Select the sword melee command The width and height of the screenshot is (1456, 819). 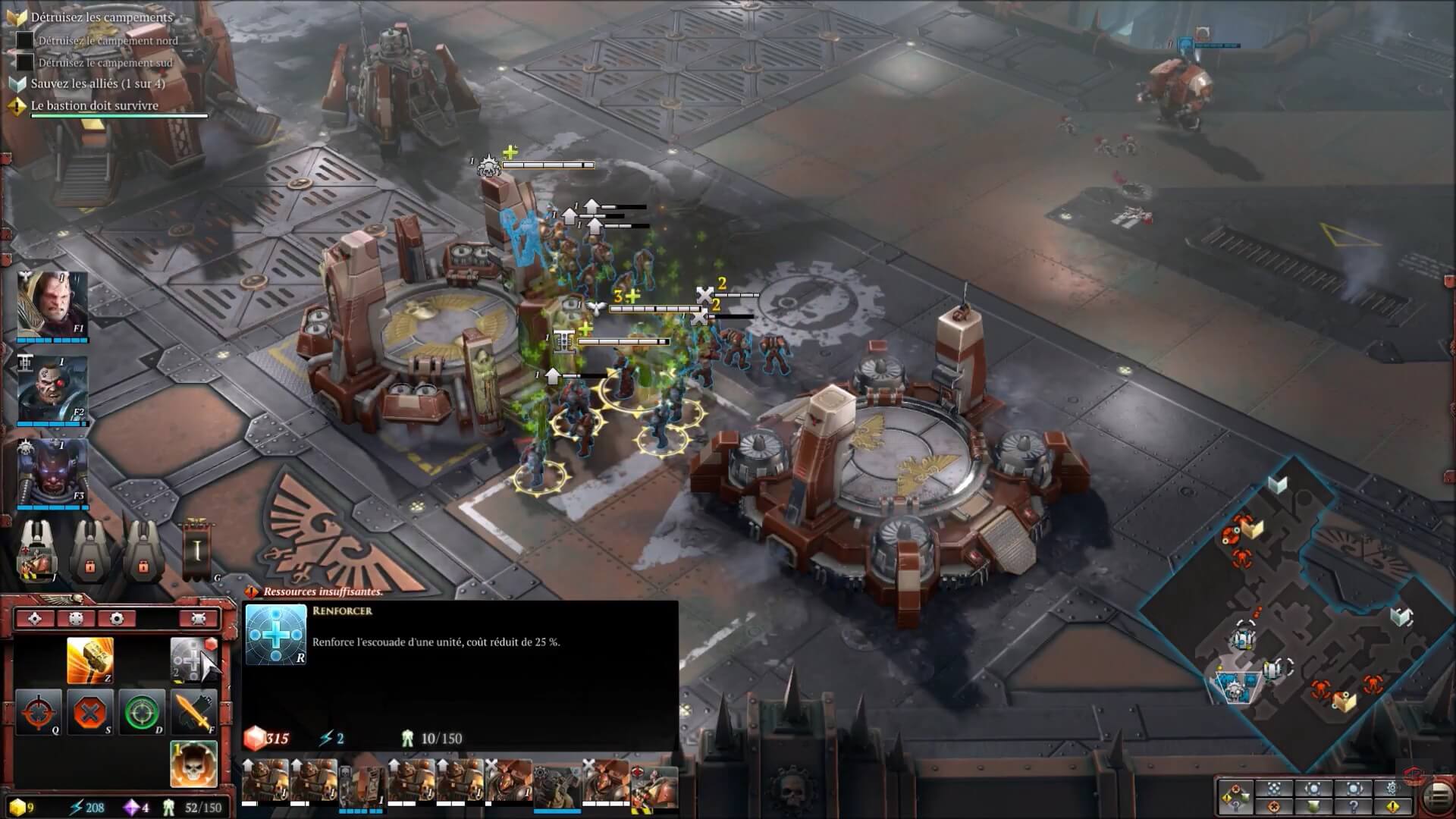tap(193, 712)
